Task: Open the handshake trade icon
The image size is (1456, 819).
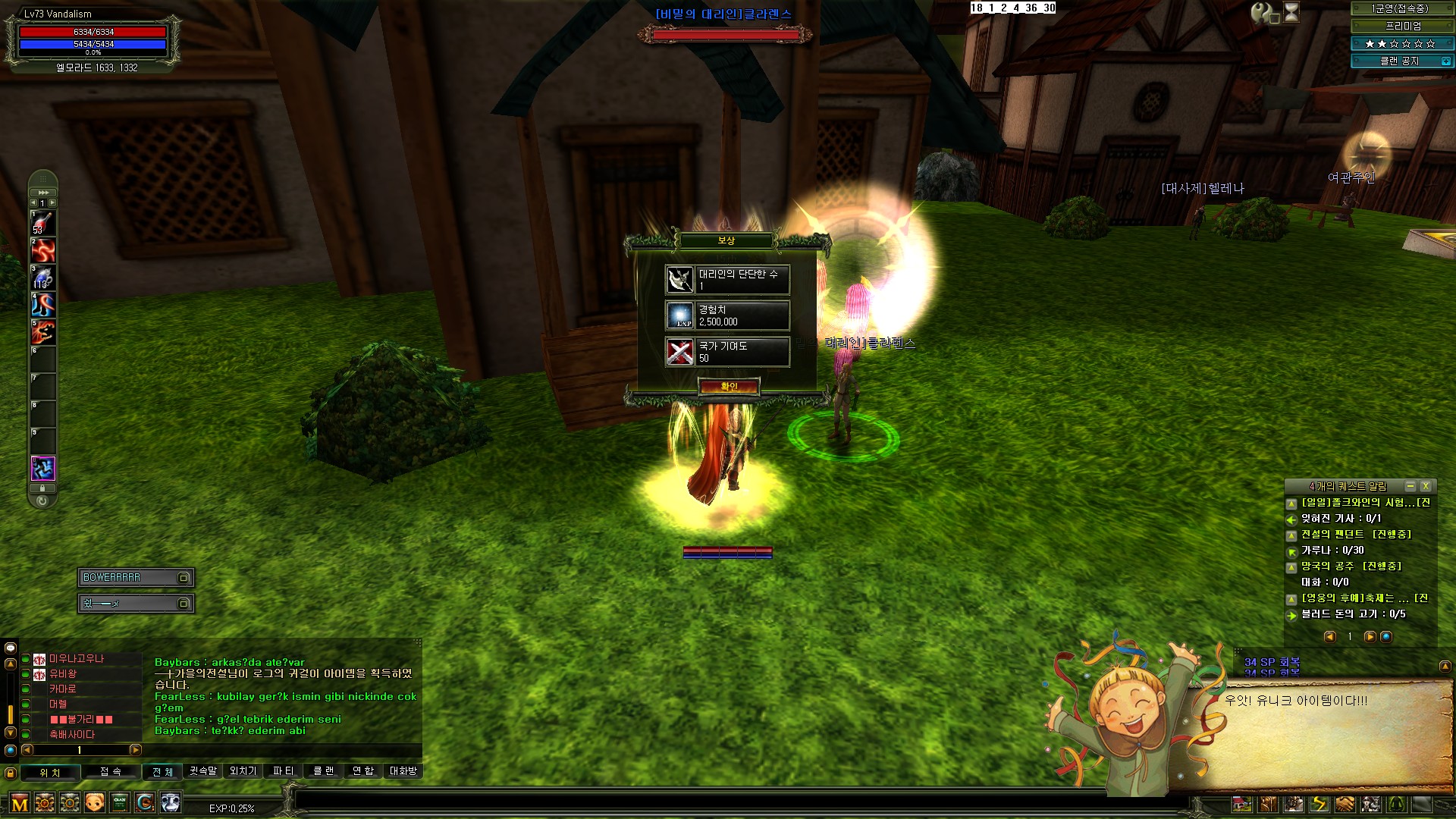Action: tap(1345, 804)
